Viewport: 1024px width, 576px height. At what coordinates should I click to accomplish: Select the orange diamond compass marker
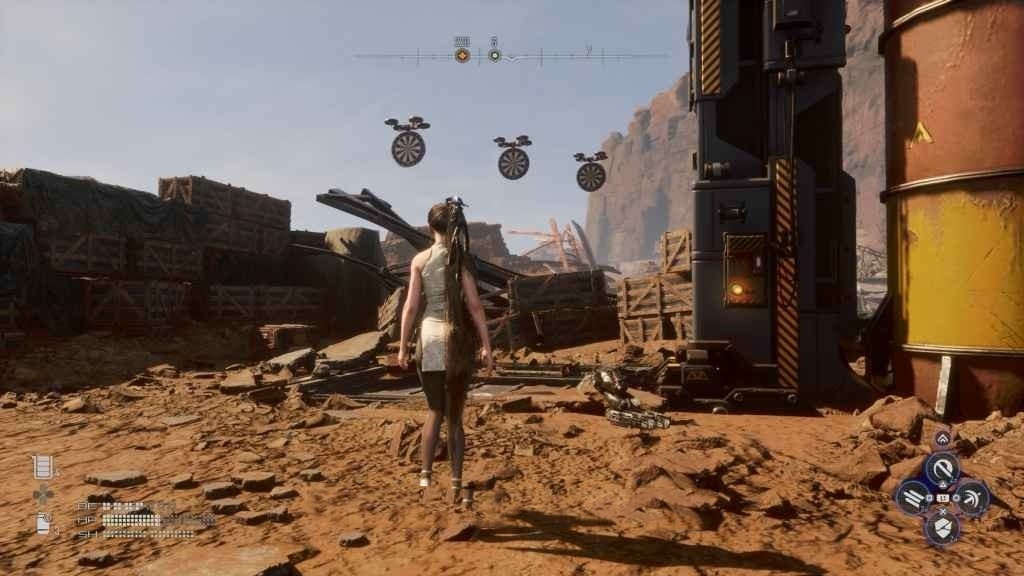click(462, 55)
